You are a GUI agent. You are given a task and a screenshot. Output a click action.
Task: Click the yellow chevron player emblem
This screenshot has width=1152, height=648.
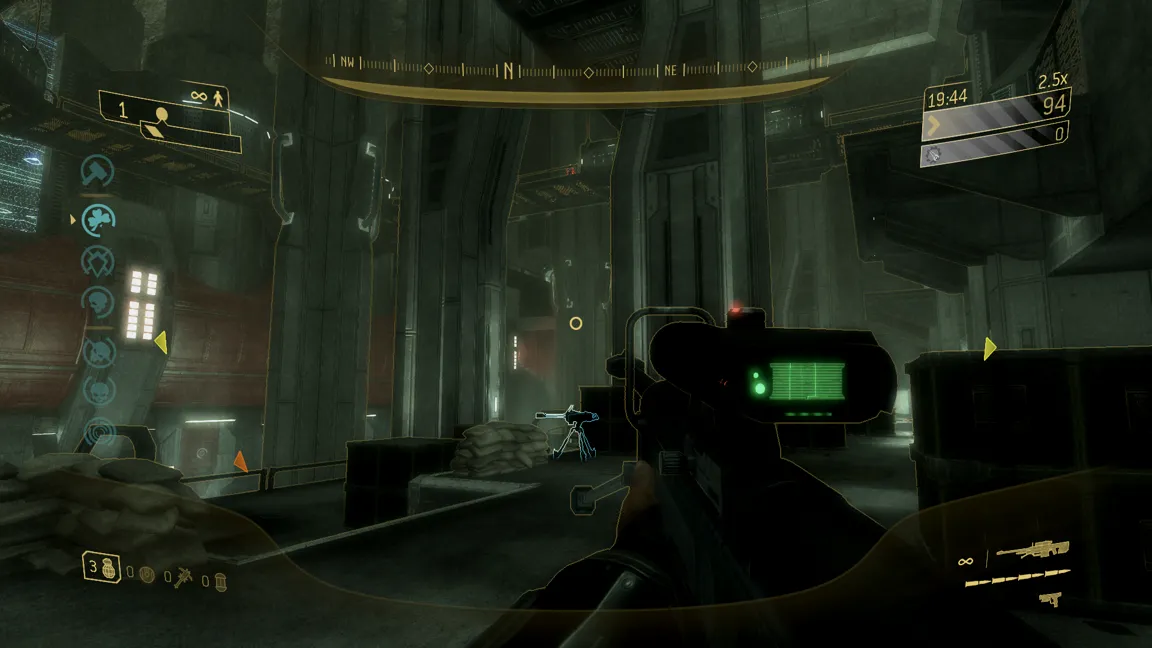[934, 126]
